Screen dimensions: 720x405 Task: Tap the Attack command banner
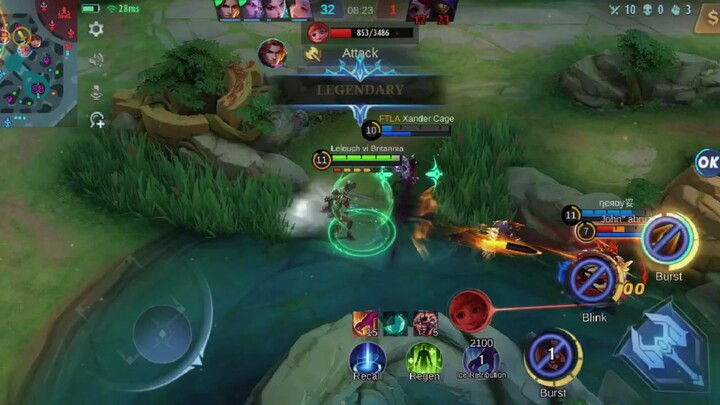coord(358,53)
